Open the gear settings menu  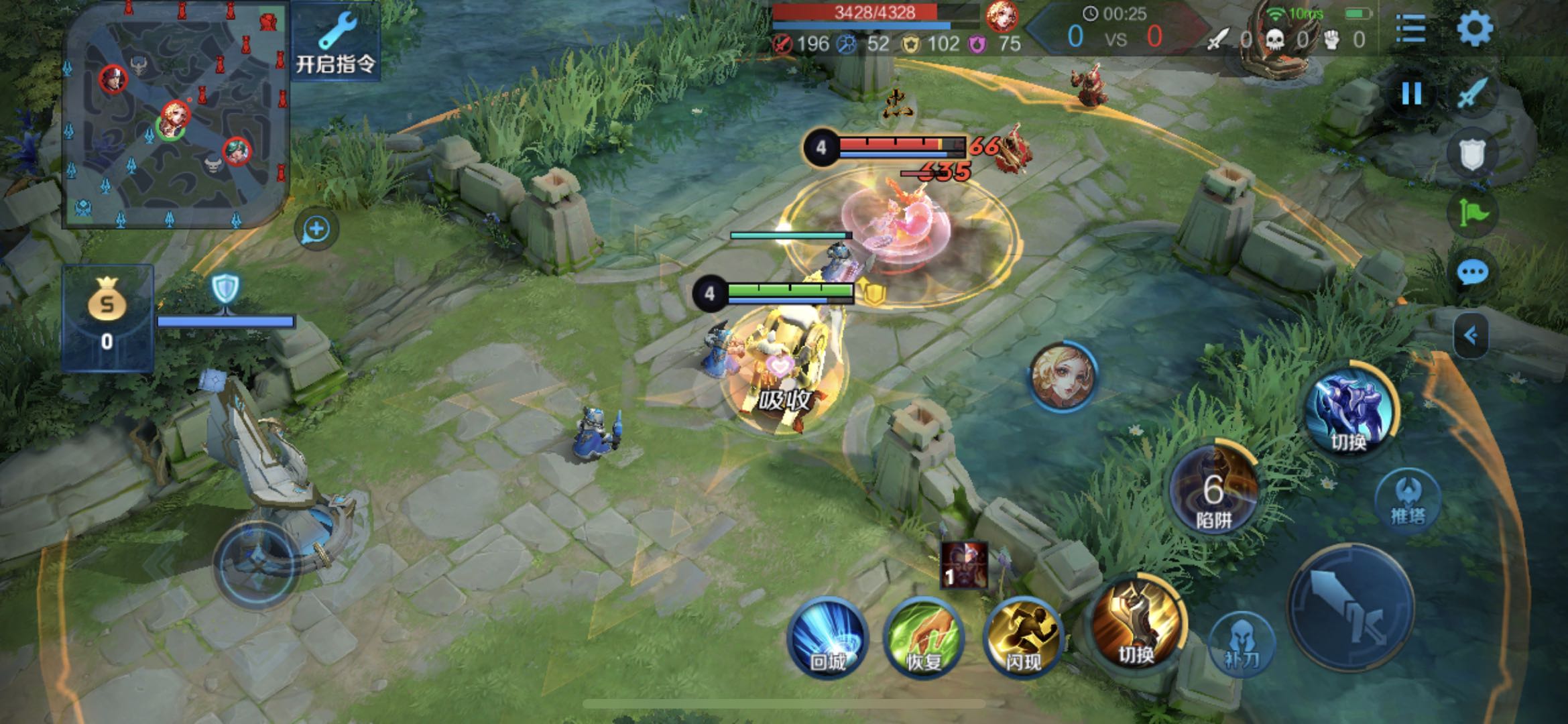point(1474,28)
